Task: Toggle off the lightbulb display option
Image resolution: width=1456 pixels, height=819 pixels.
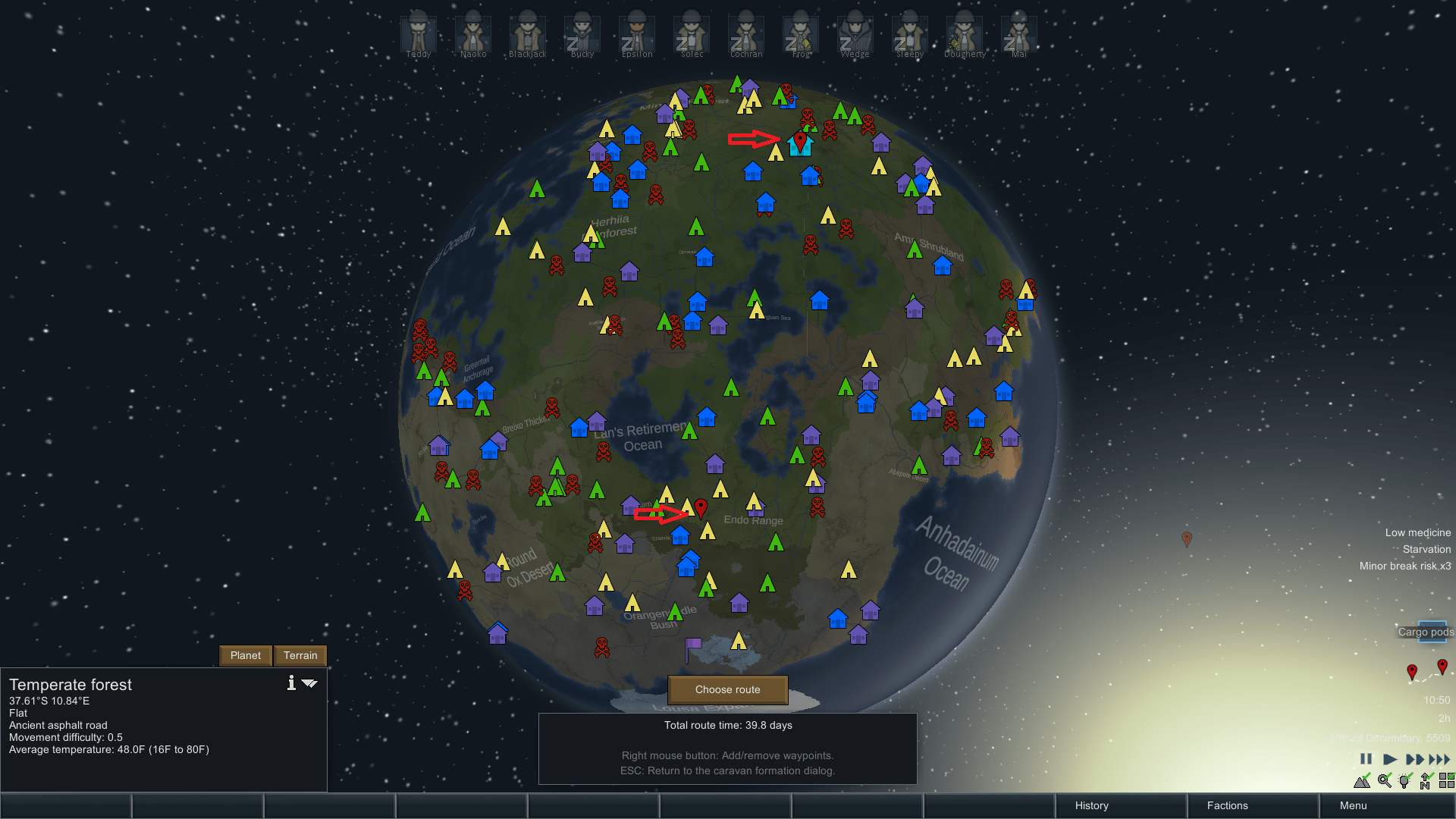Action: (1404, 781)
